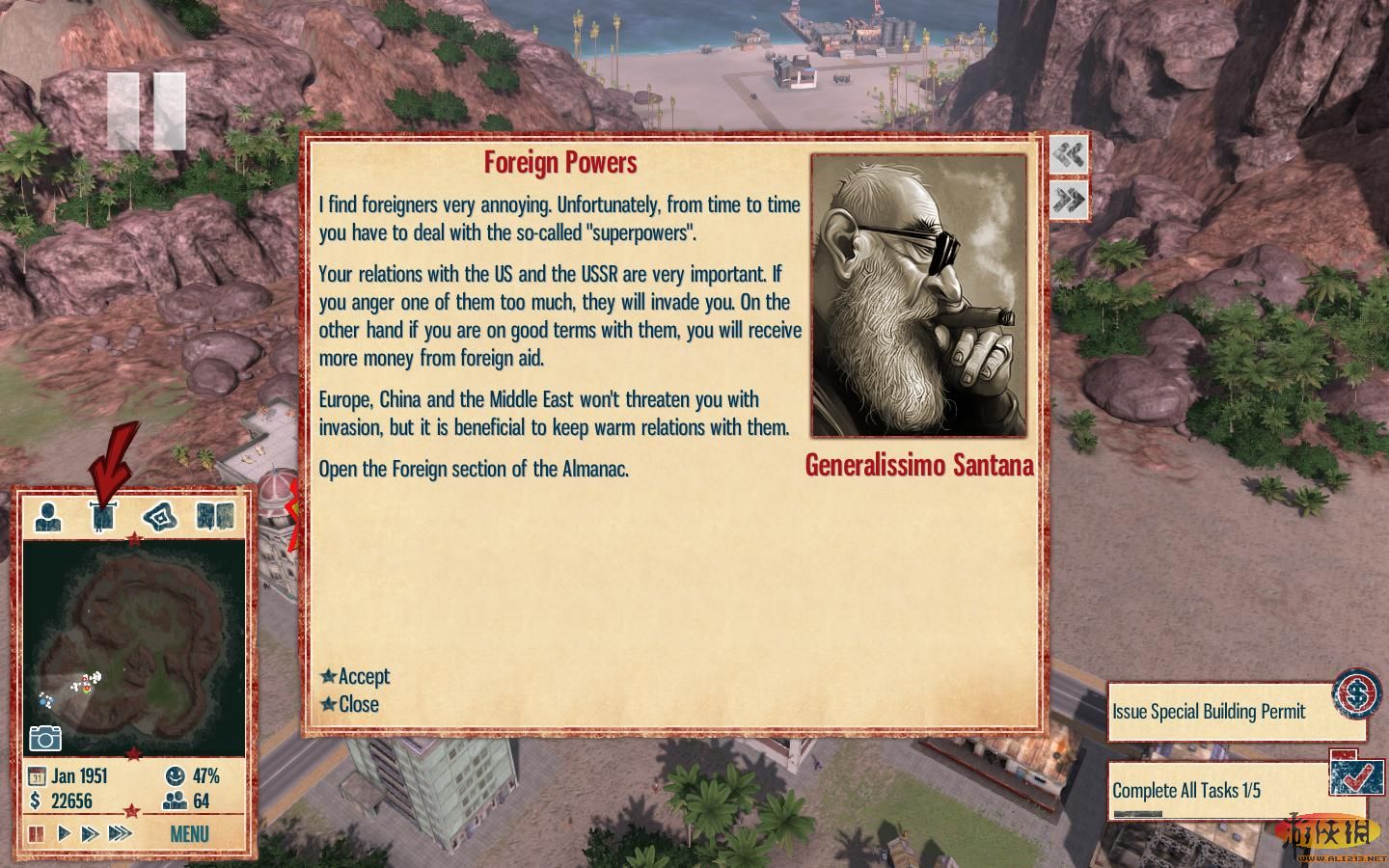Open the Almanac book icon
This screenshot has height=868, width=1389.
point(215,516)
